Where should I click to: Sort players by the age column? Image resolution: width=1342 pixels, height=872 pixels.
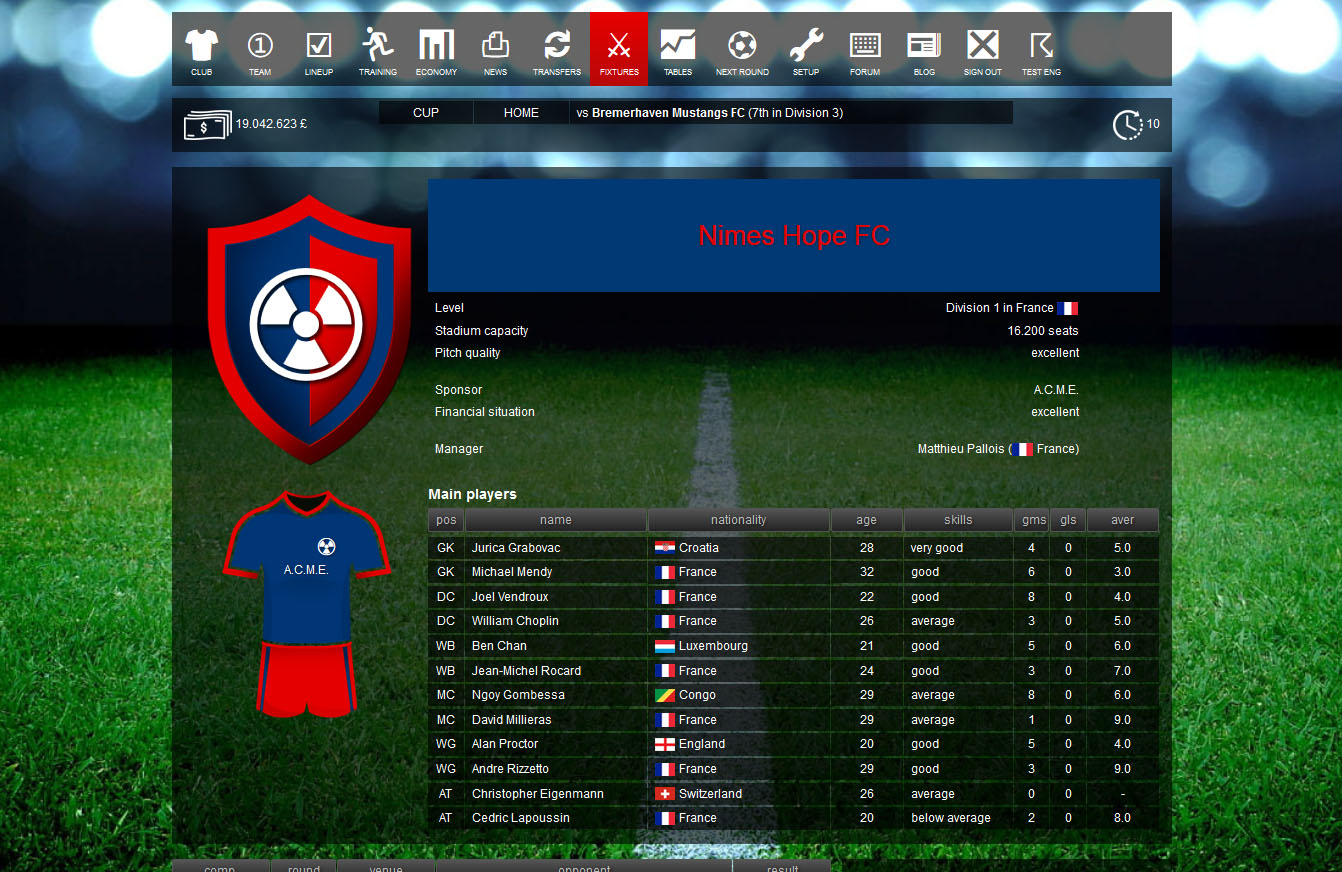[866, 519]
